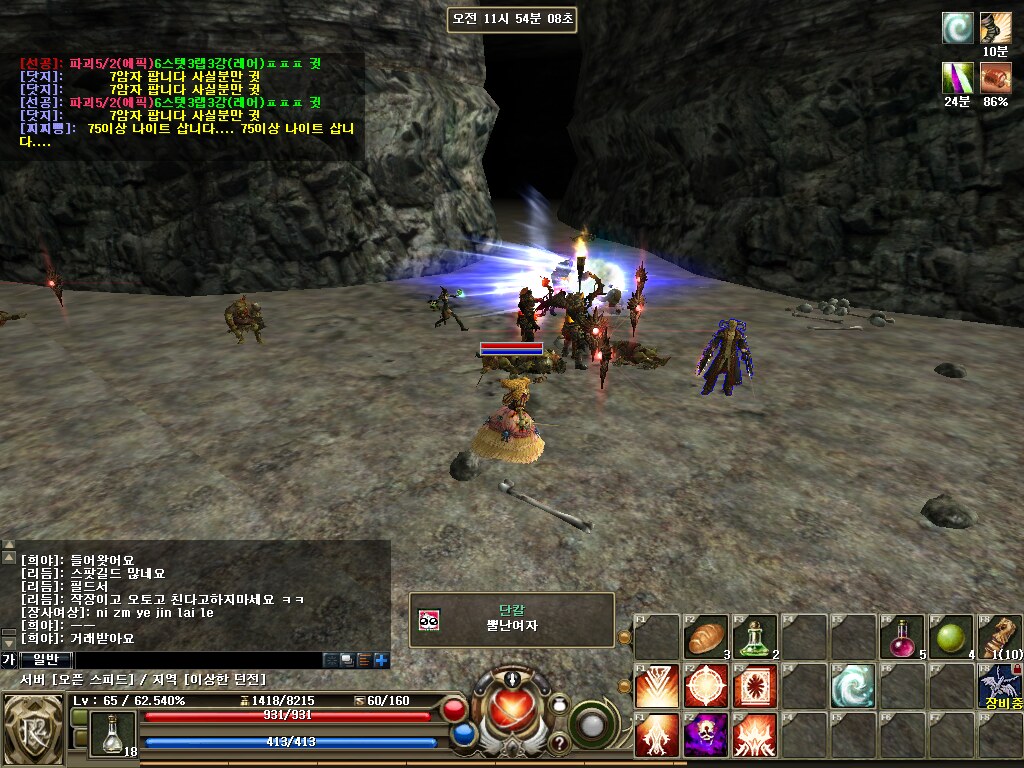Click the boot speed buff icon
Screen dimensions: 1024x768
click(x=995, y=28)
